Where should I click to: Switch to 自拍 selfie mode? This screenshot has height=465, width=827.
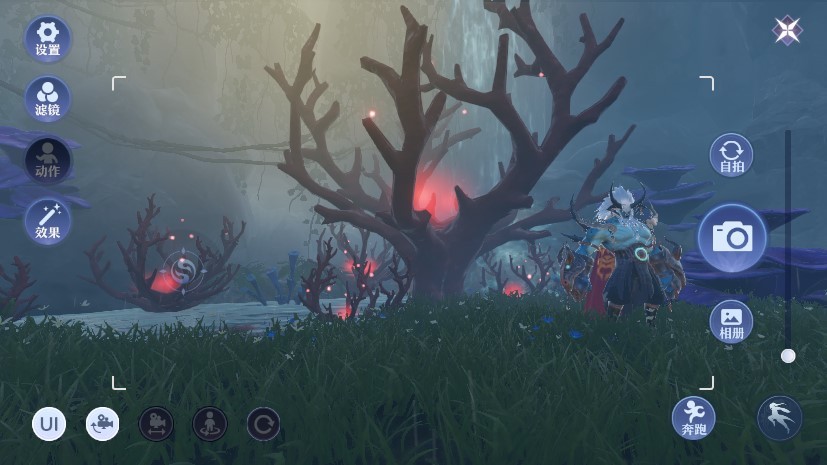click(x=731, y=156)
